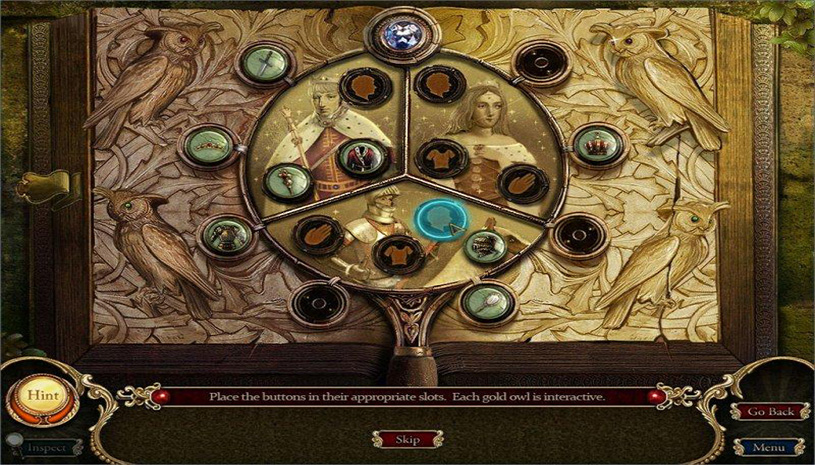Select the knight armor button

click(x=221, y=235)
